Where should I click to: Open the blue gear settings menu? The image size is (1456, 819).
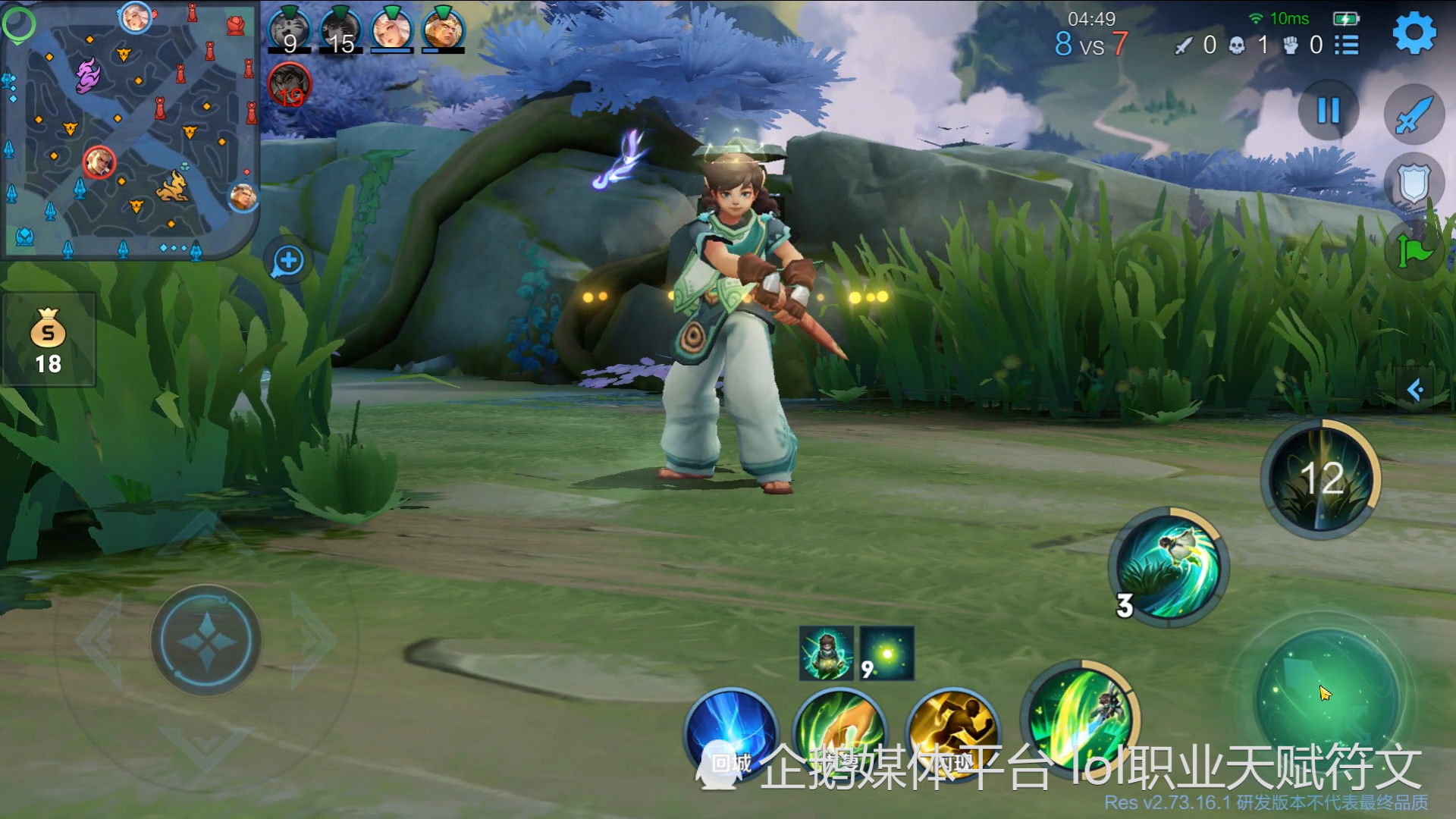1414,33
